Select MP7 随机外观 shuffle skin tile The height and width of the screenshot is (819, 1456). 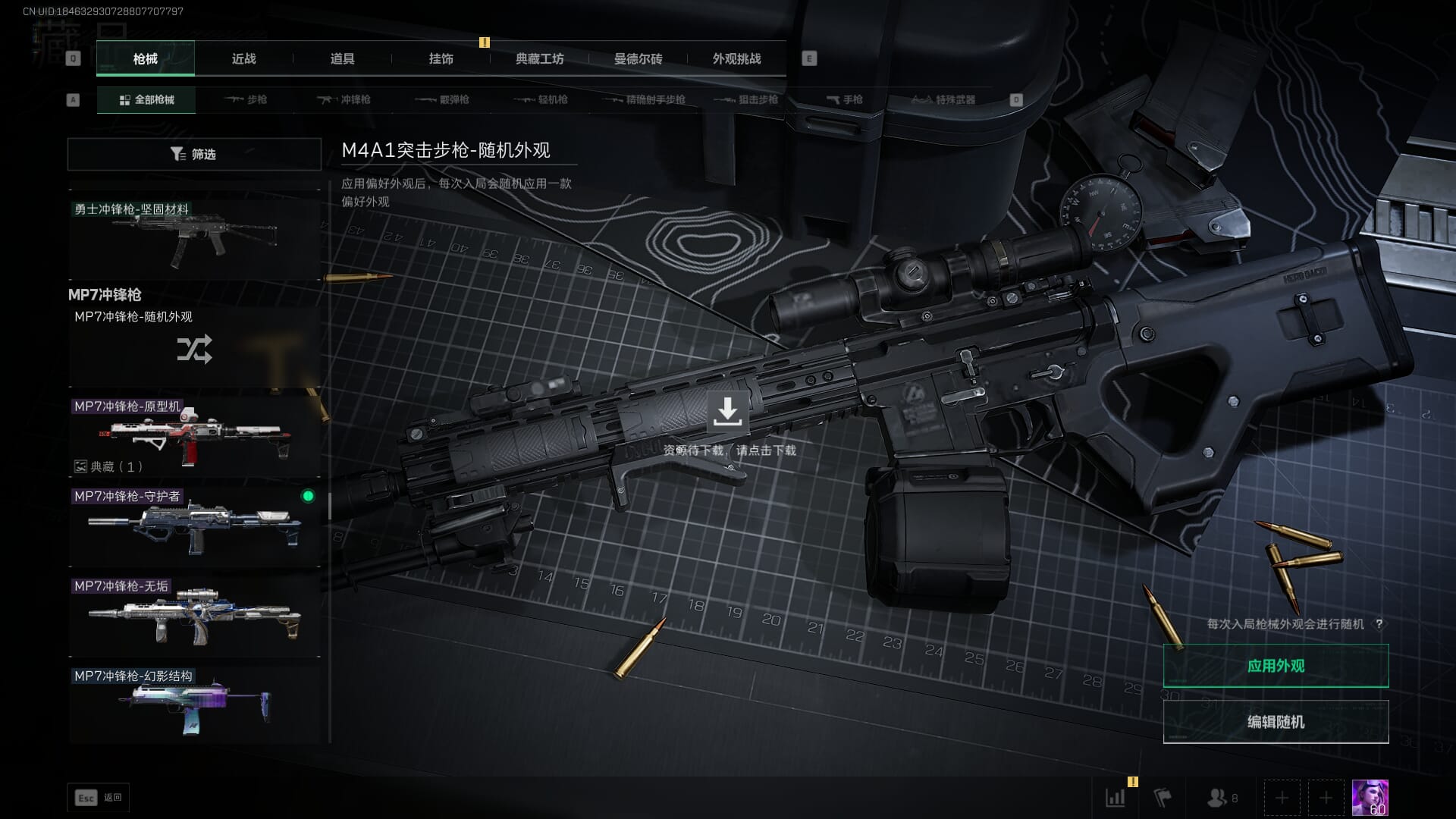194,349
